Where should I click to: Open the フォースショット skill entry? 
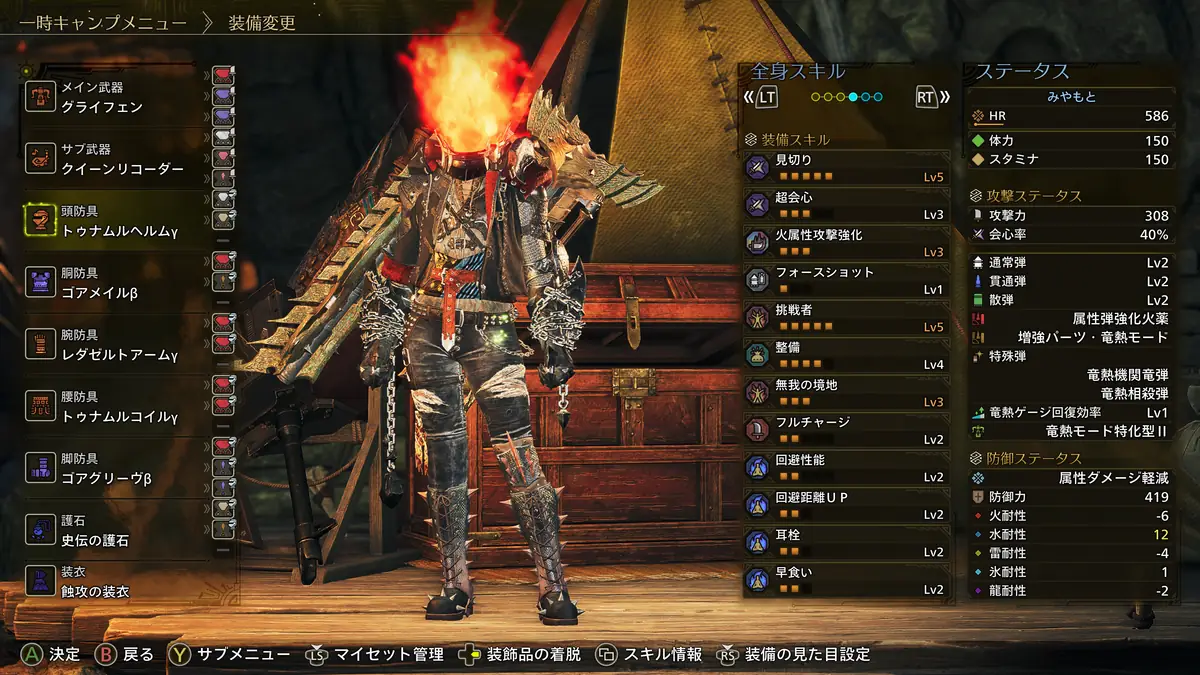845,281
